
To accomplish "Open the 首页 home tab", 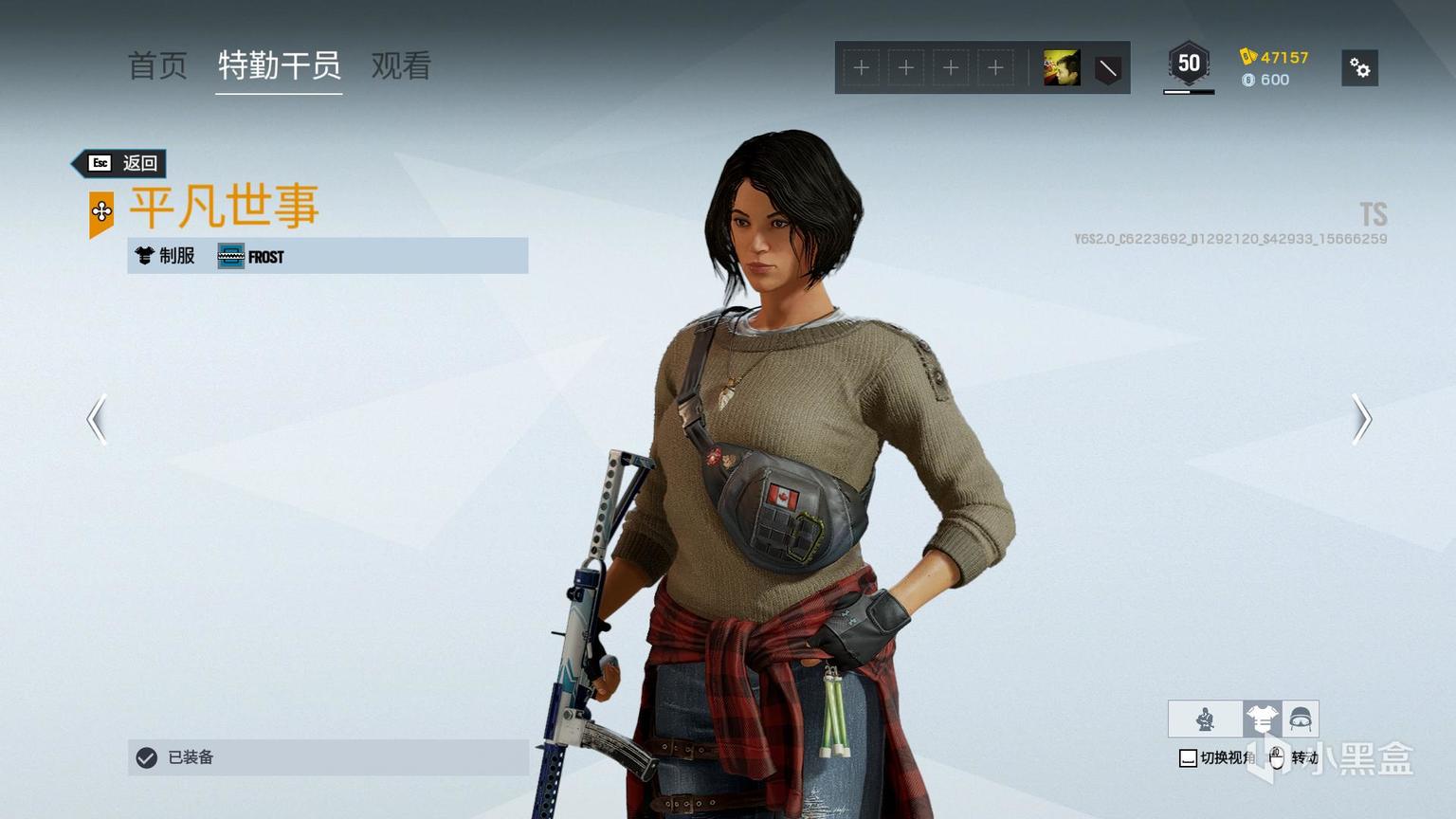I will pos(157,65).
